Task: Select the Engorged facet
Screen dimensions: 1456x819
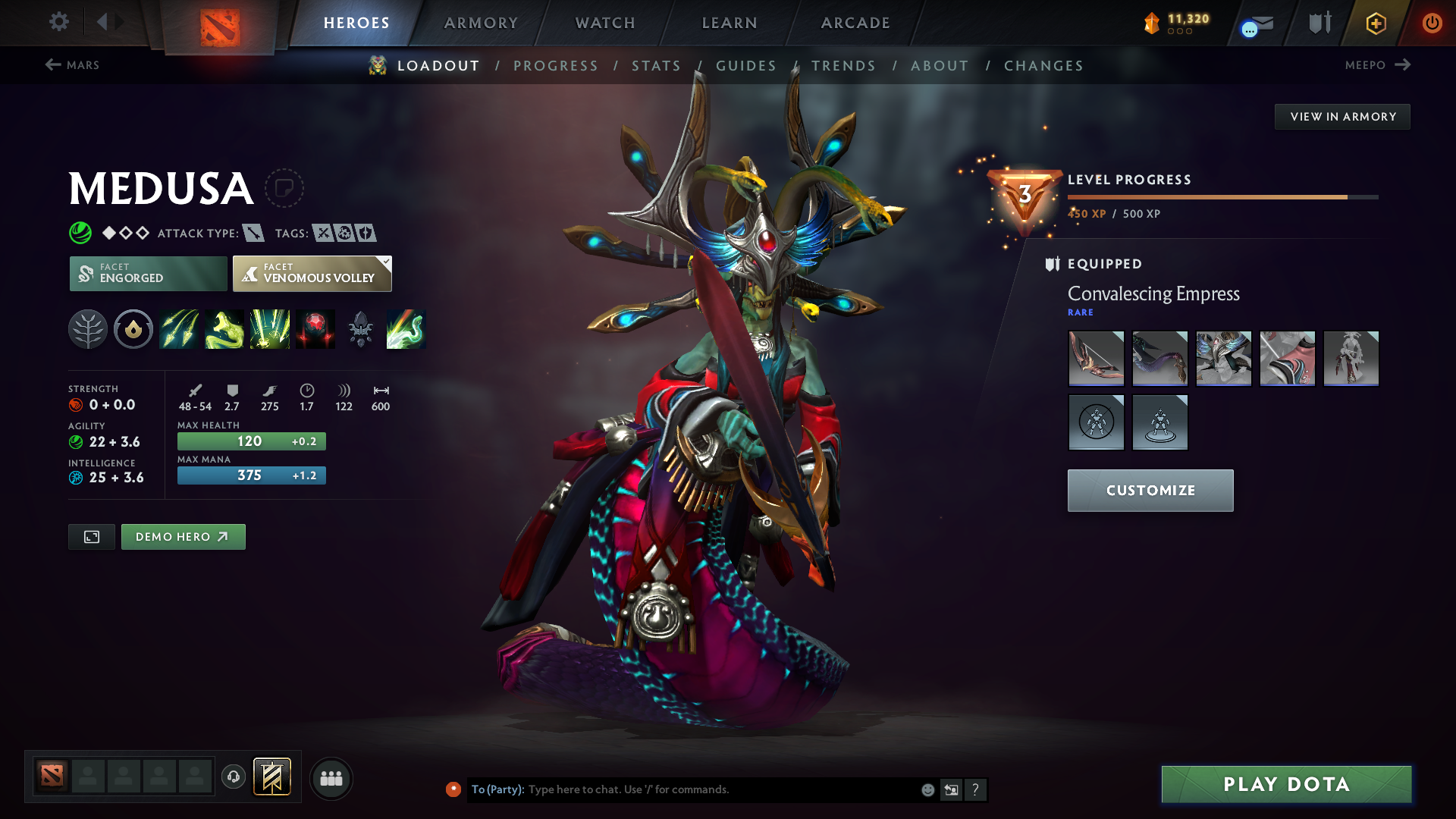Action: (148, 274)
